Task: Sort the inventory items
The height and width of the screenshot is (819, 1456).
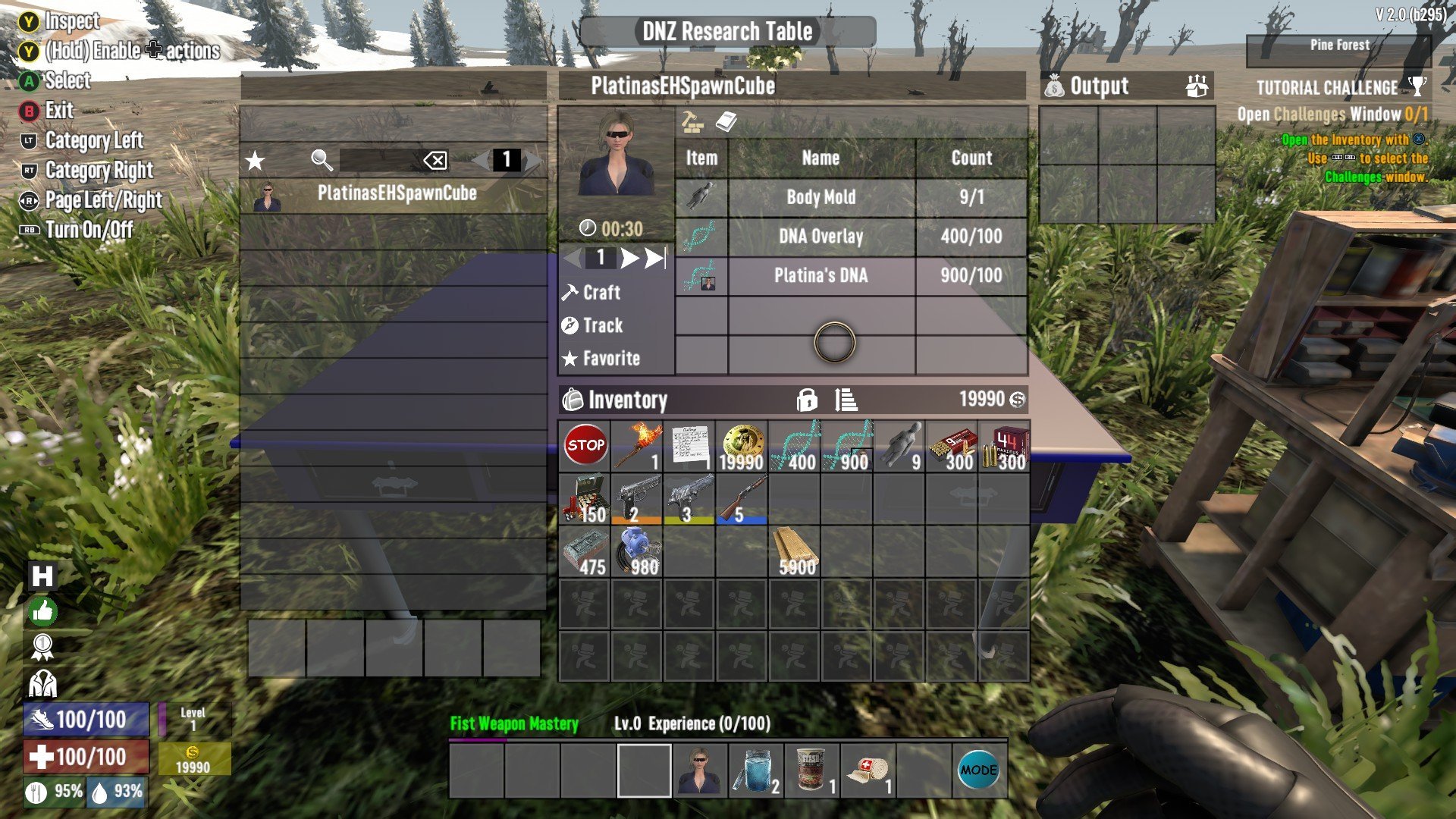Action: 846,400
